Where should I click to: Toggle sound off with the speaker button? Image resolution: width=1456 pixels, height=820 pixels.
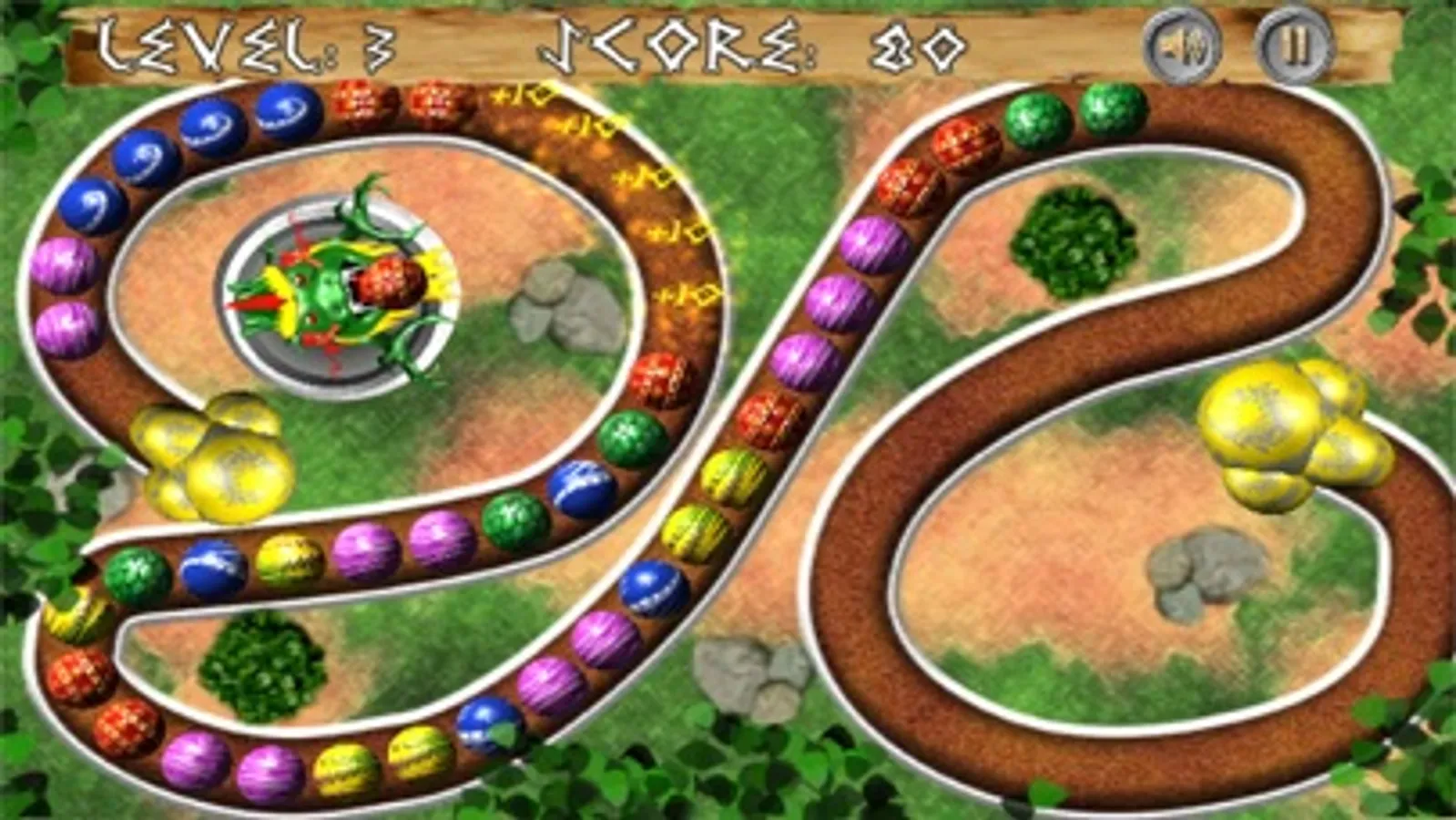(1186, 44)
